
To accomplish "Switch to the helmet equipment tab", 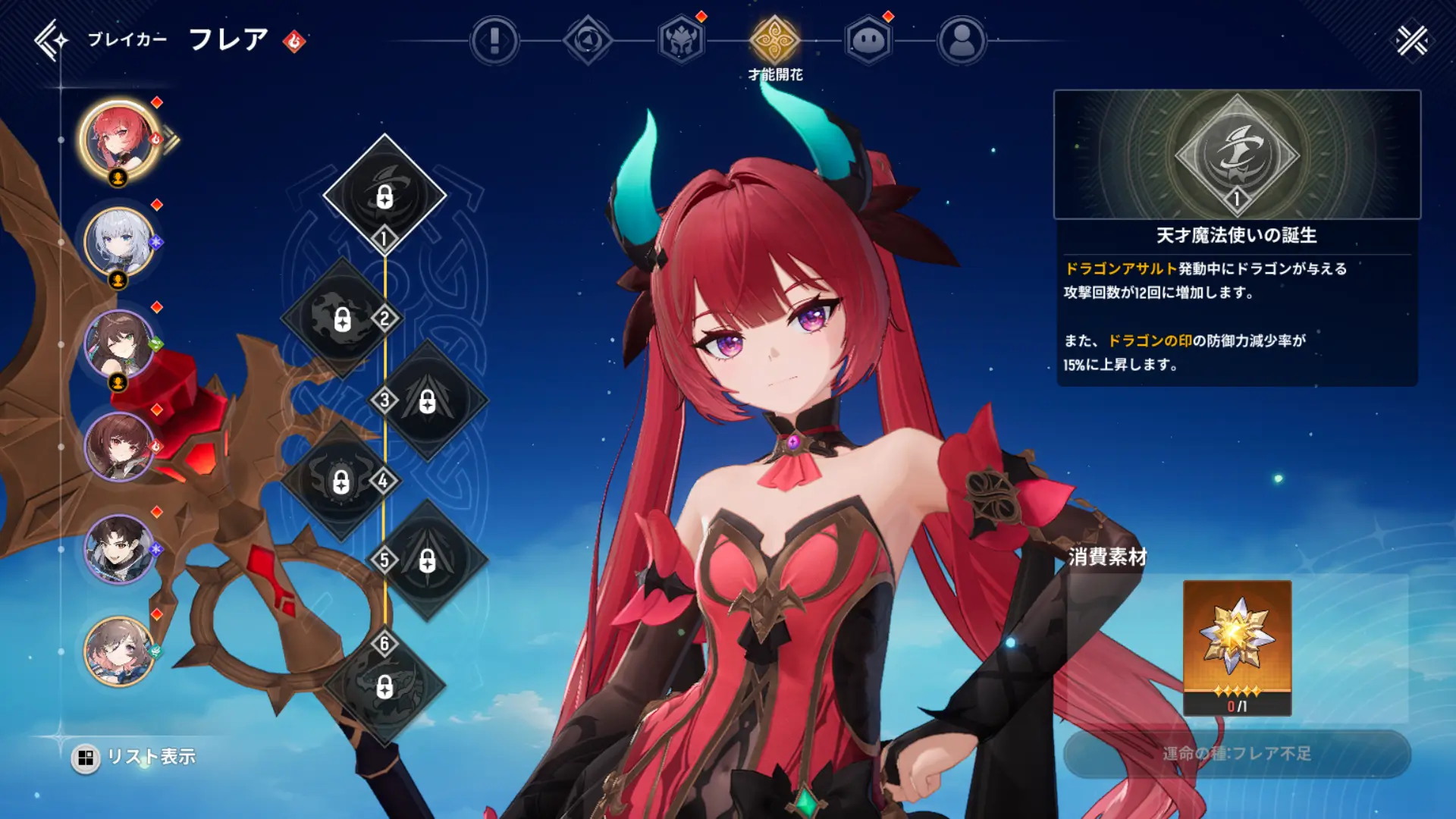I will 681,40.
